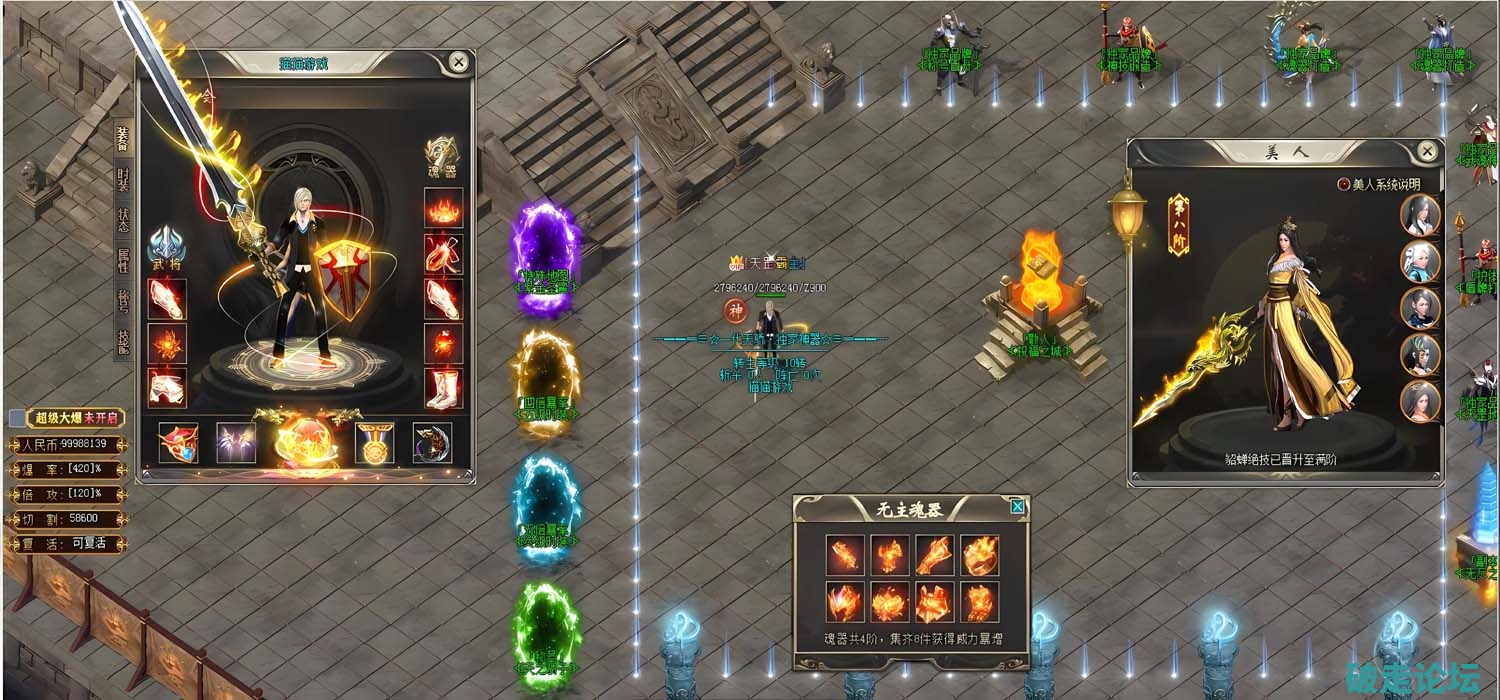Toggle the 超级大爆 checkbox

click(17, 417)
